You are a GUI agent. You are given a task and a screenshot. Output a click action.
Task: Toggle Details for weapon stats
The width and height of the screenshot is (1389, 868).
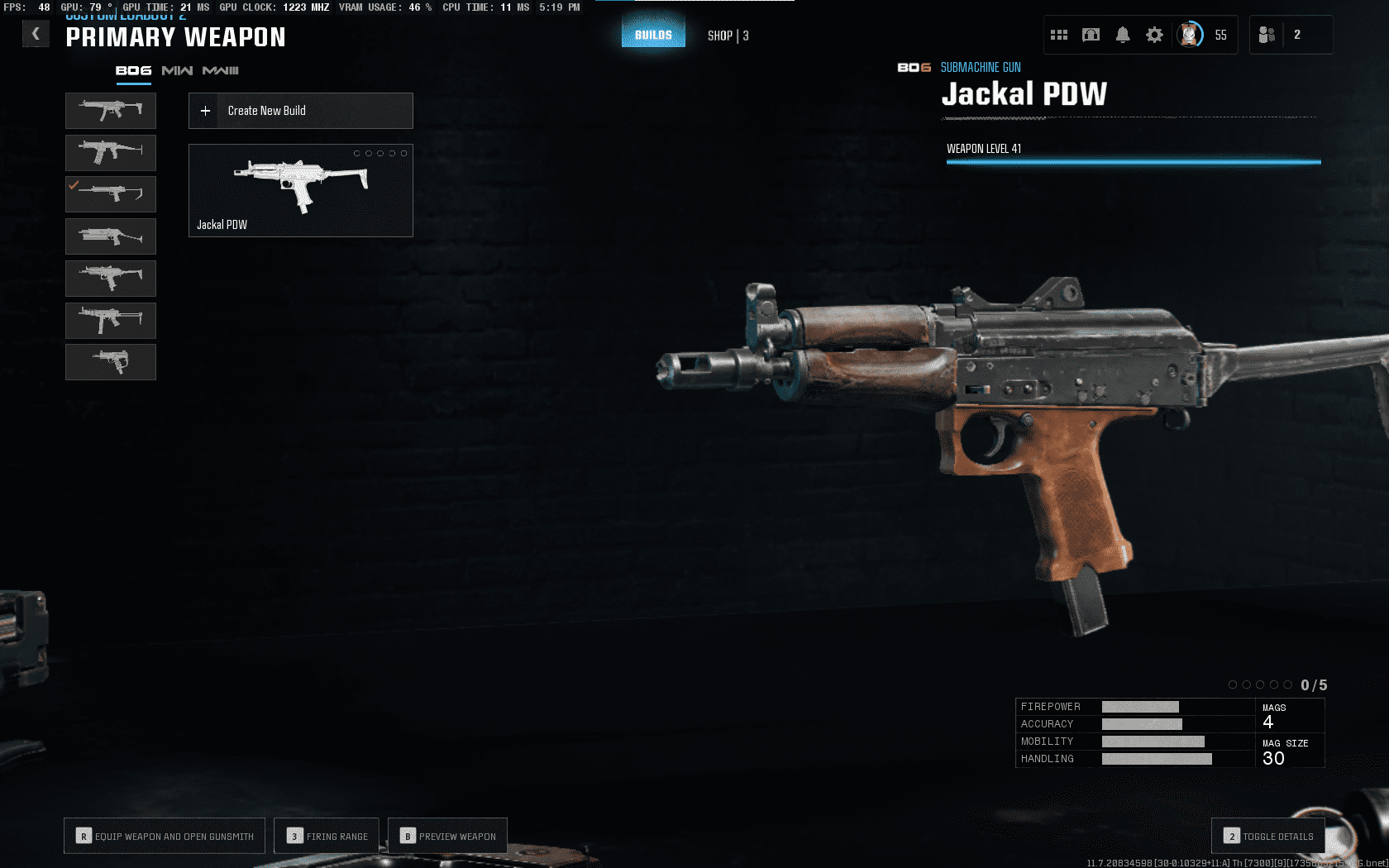click(x=1268, y=836)
